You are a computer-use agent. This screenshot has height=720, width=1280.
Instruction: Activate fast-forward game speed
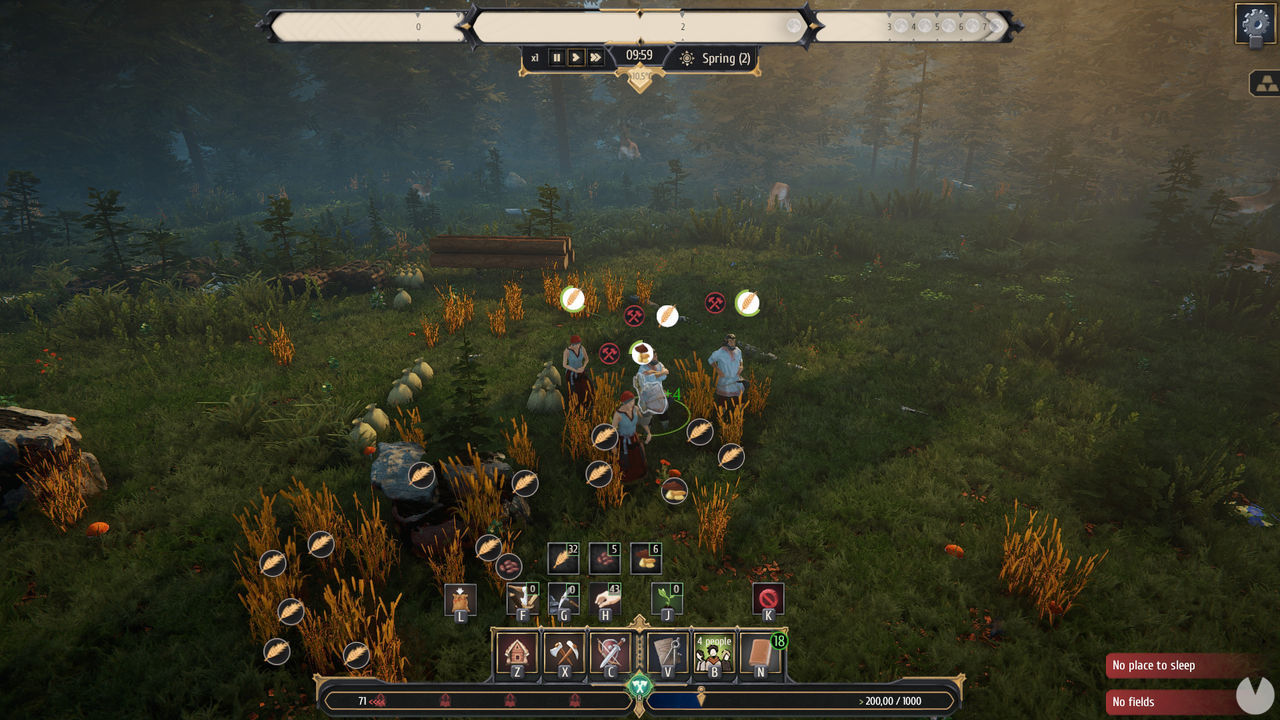(x=596, y=58)
